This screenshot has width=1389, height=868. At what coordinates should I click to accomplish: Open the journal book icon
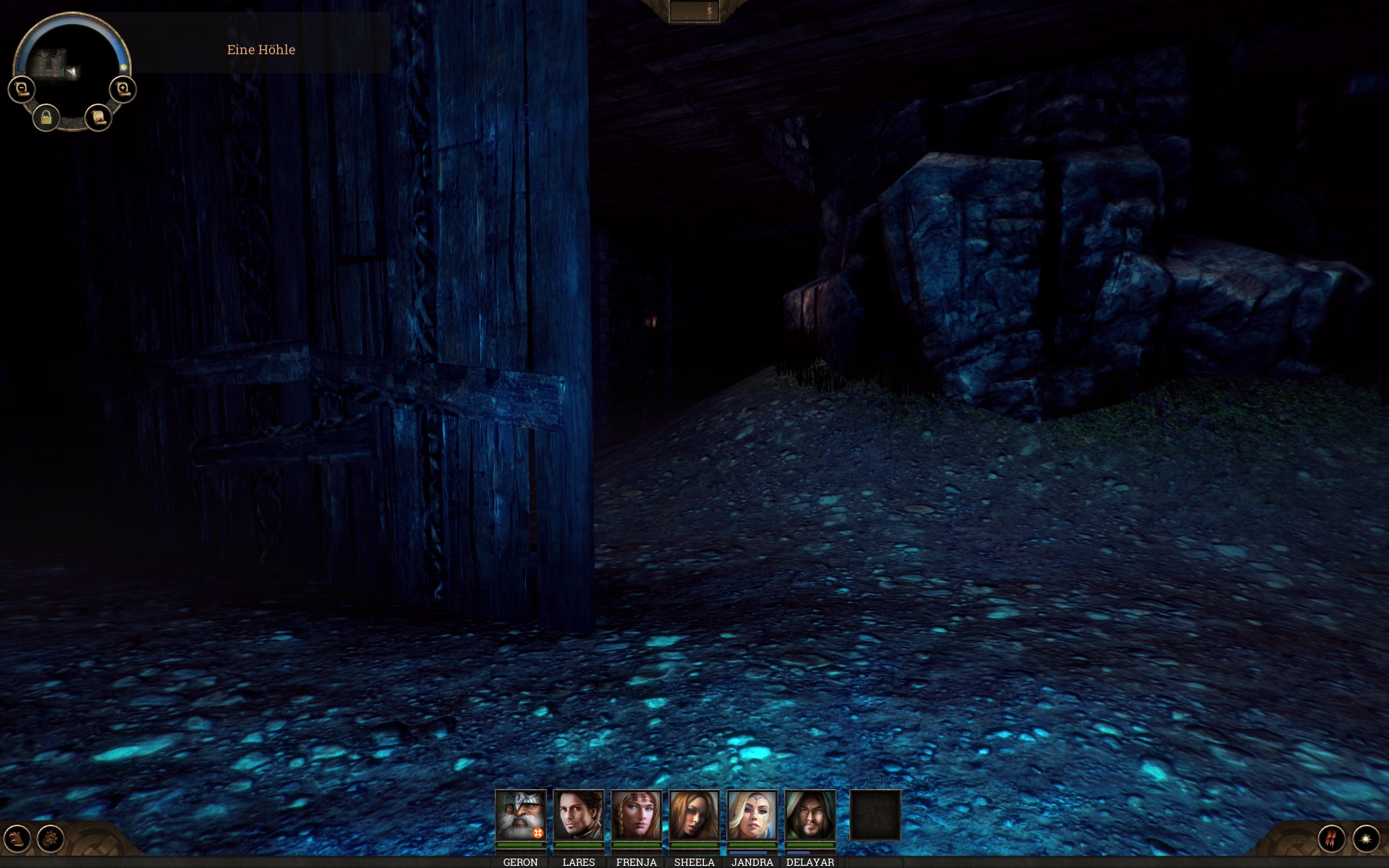[17, 839]
